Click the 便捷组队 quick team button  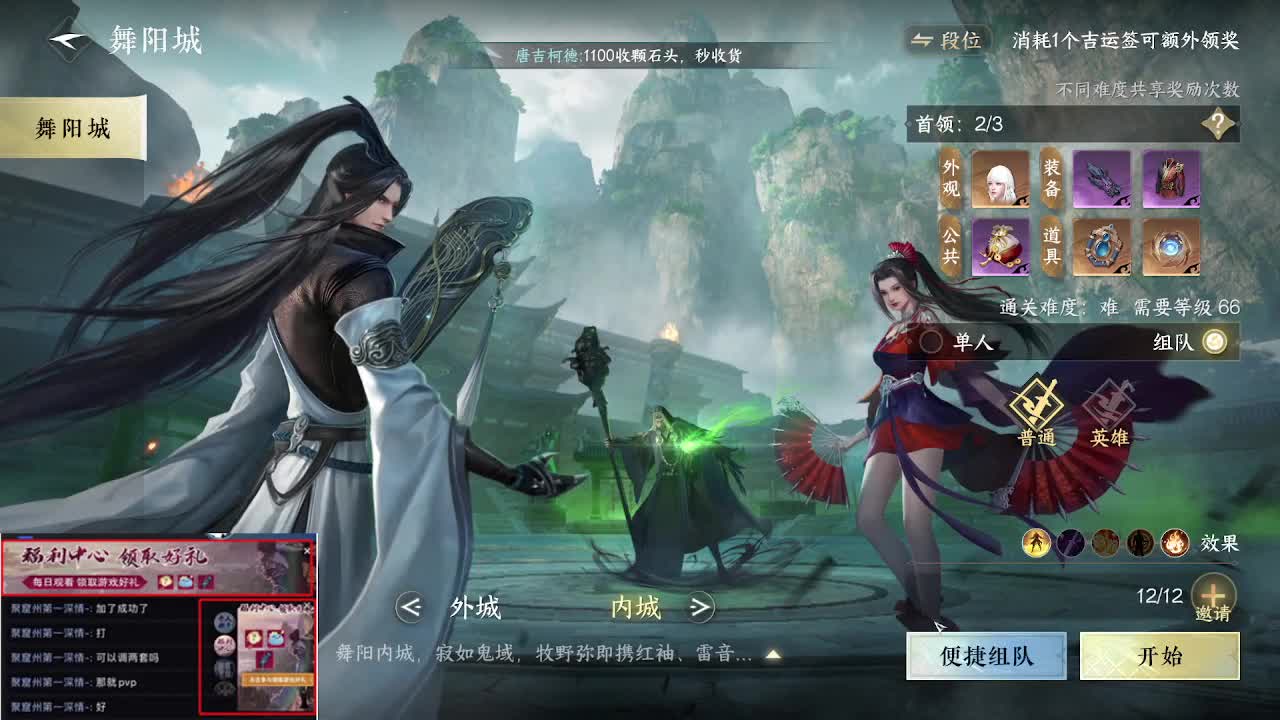[x=986, y=655]
